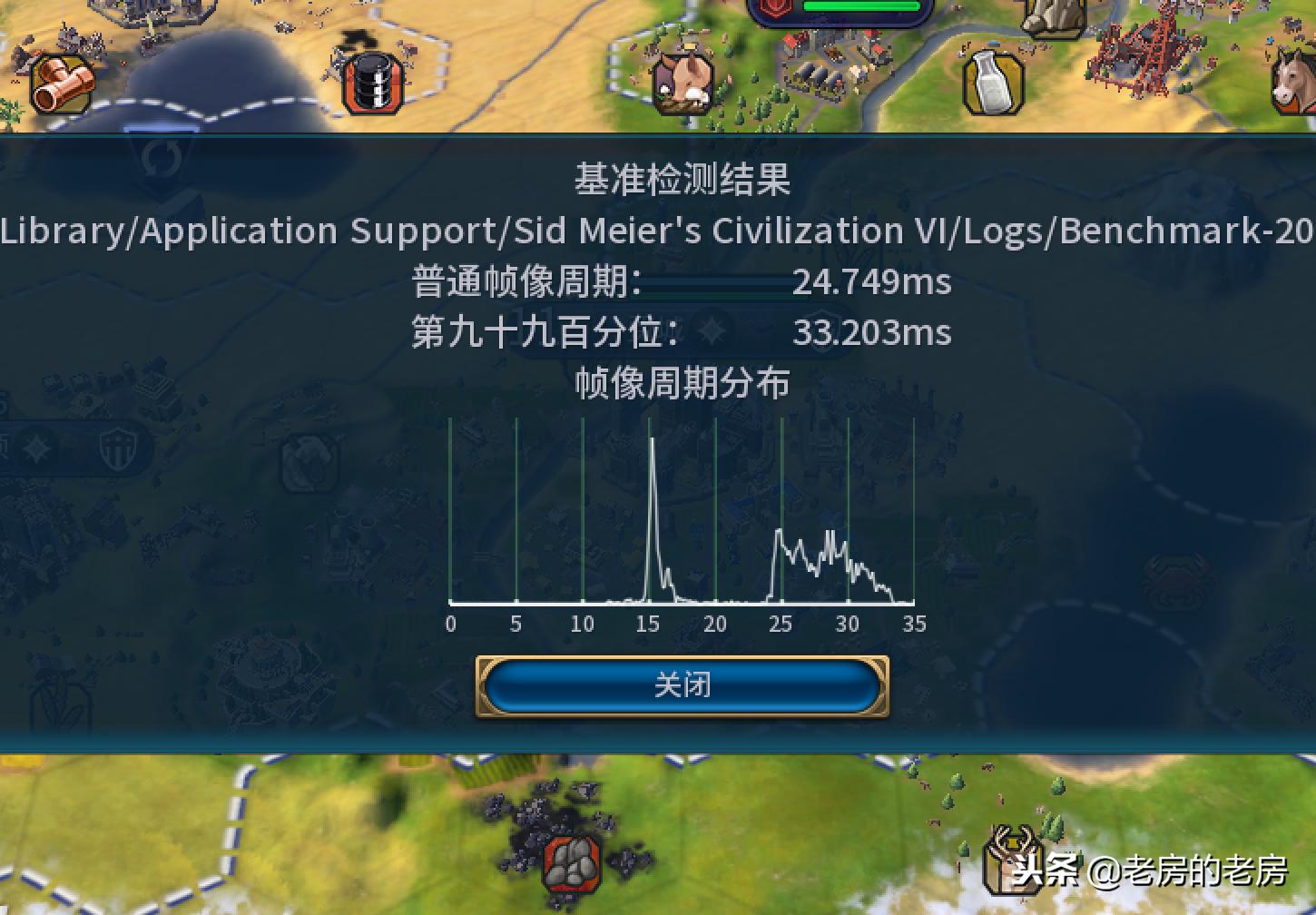Select the star emblem in the left banner
This screenshot has height=915, width=1316.
tap(34, 447)
